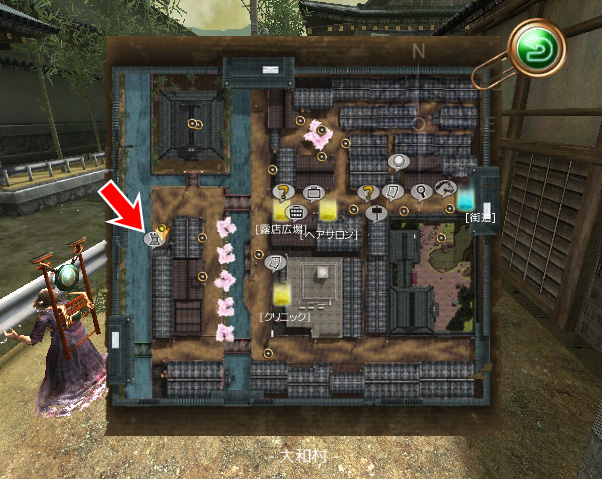602x479 pixels.
Task: Click the briefcase shop map marker
Action: 312,191
